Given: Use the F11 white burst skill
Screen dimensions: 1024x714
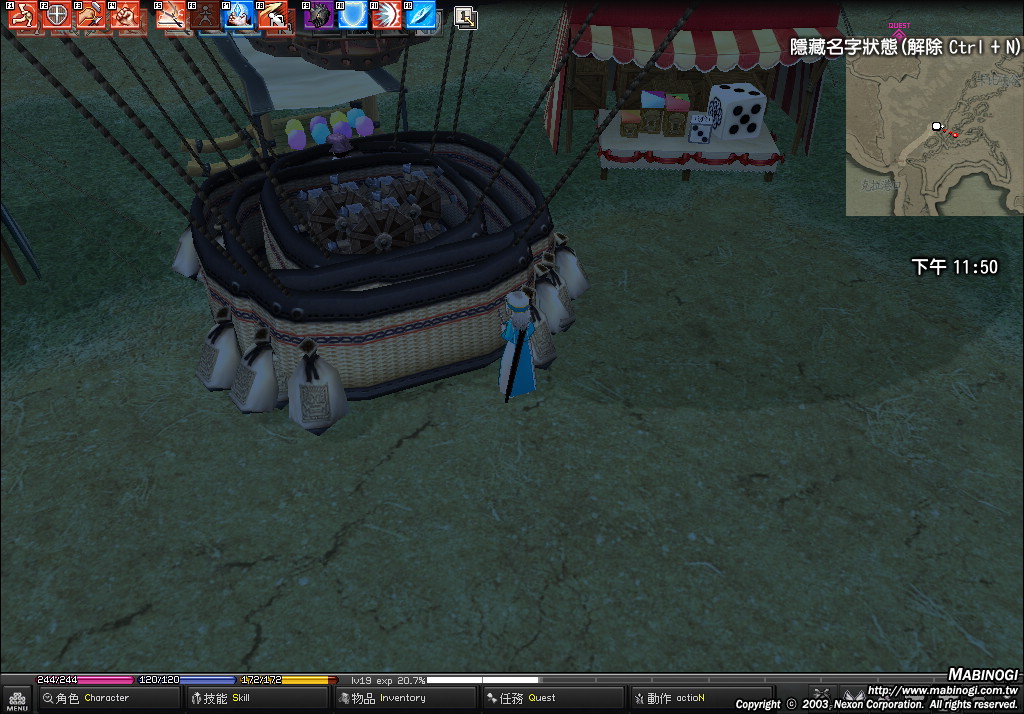Looking at the screenshot, I should click(x=387, y=16).
